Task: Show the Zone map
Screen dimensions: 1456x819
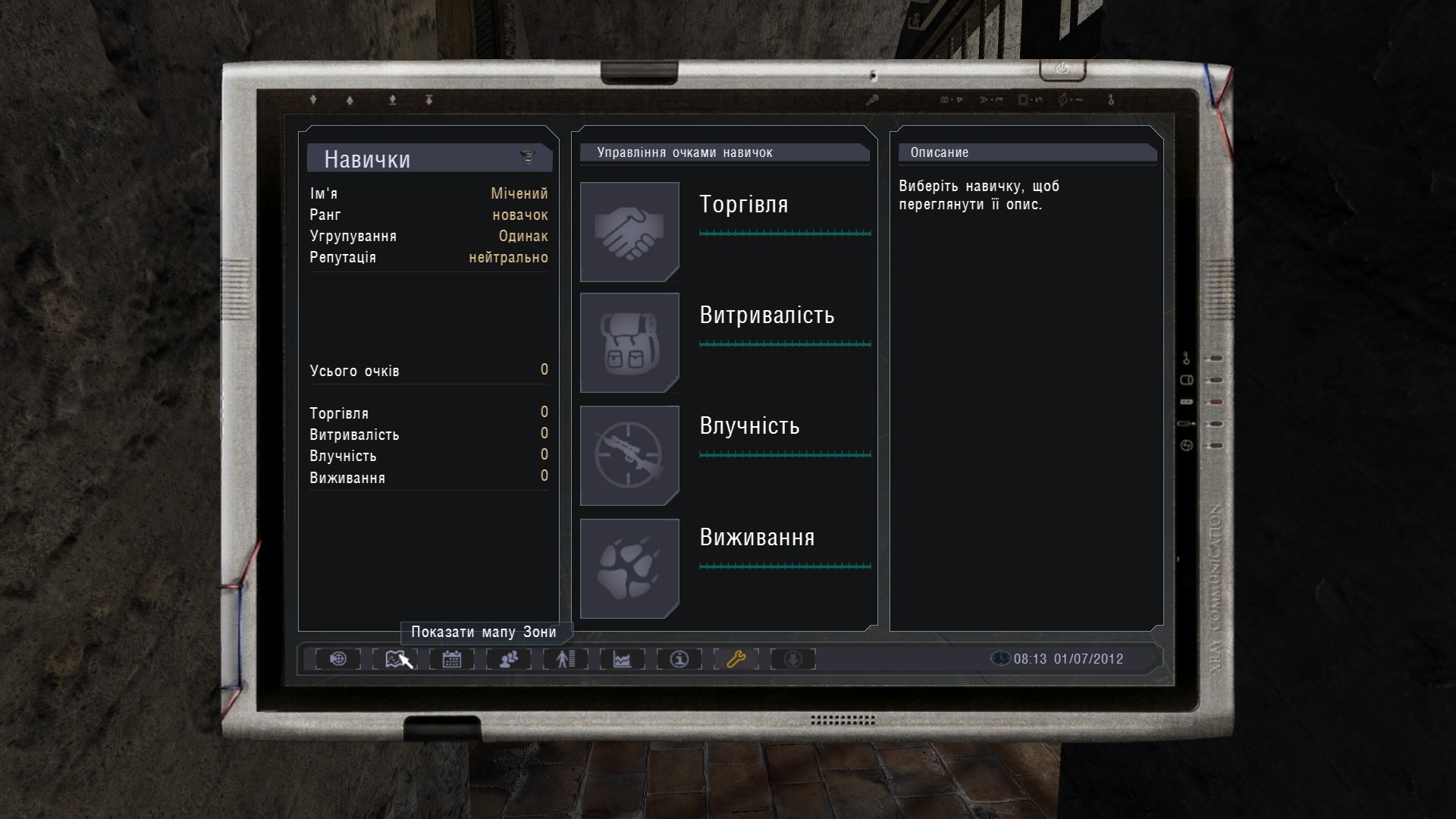Action: (x=395, y=659)
